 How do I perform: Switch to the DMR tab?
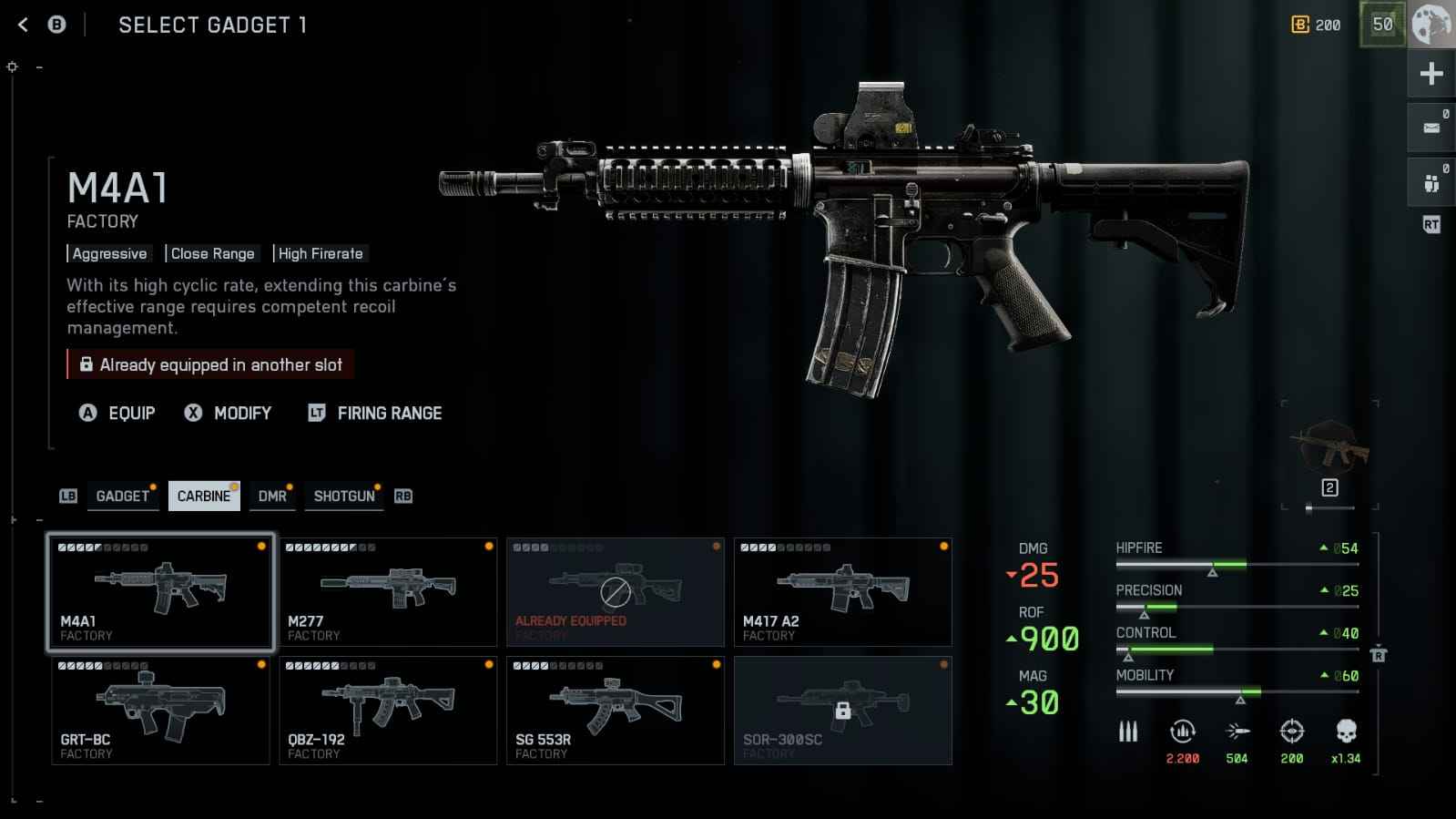272,497
